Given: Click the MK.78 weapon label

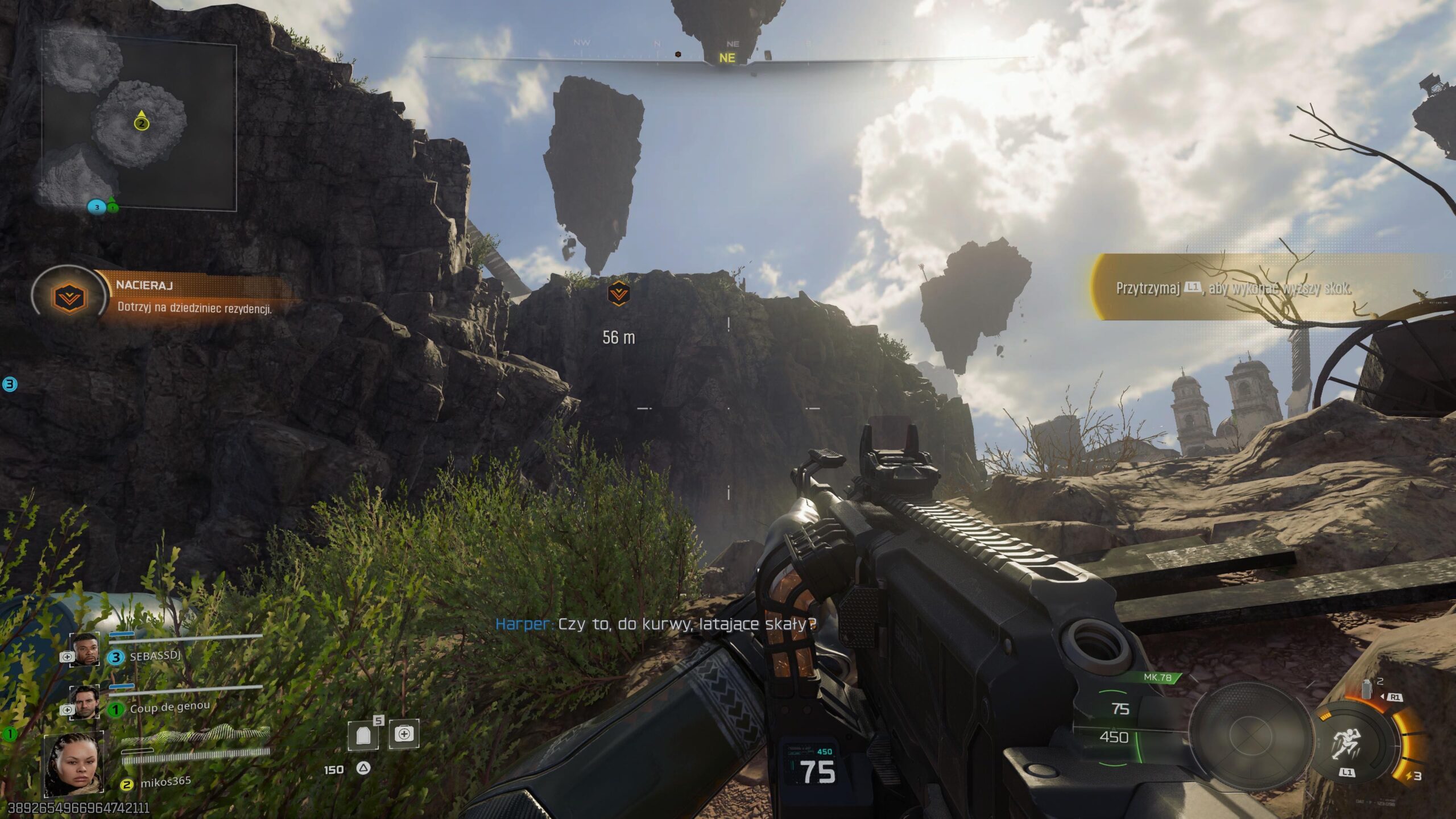Looking at the screenshot, I should click(1157, 677).
